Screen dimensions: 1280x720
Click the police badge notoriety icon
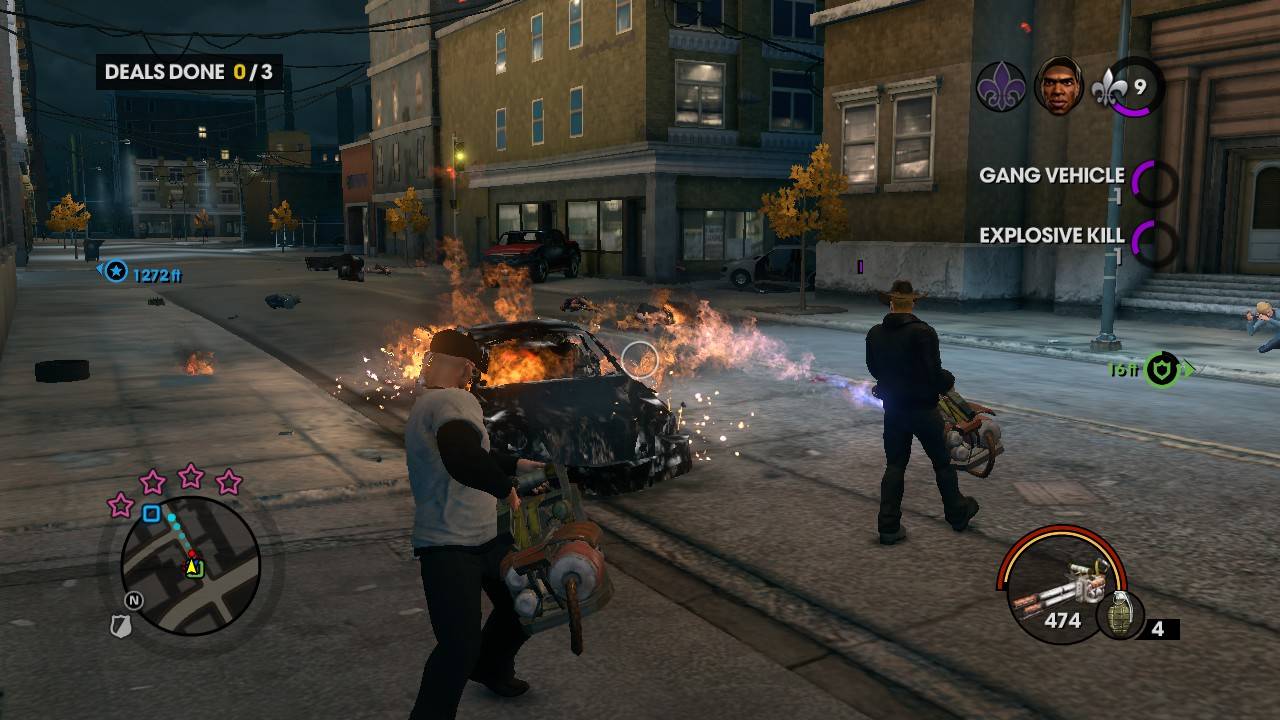[119, 626]
